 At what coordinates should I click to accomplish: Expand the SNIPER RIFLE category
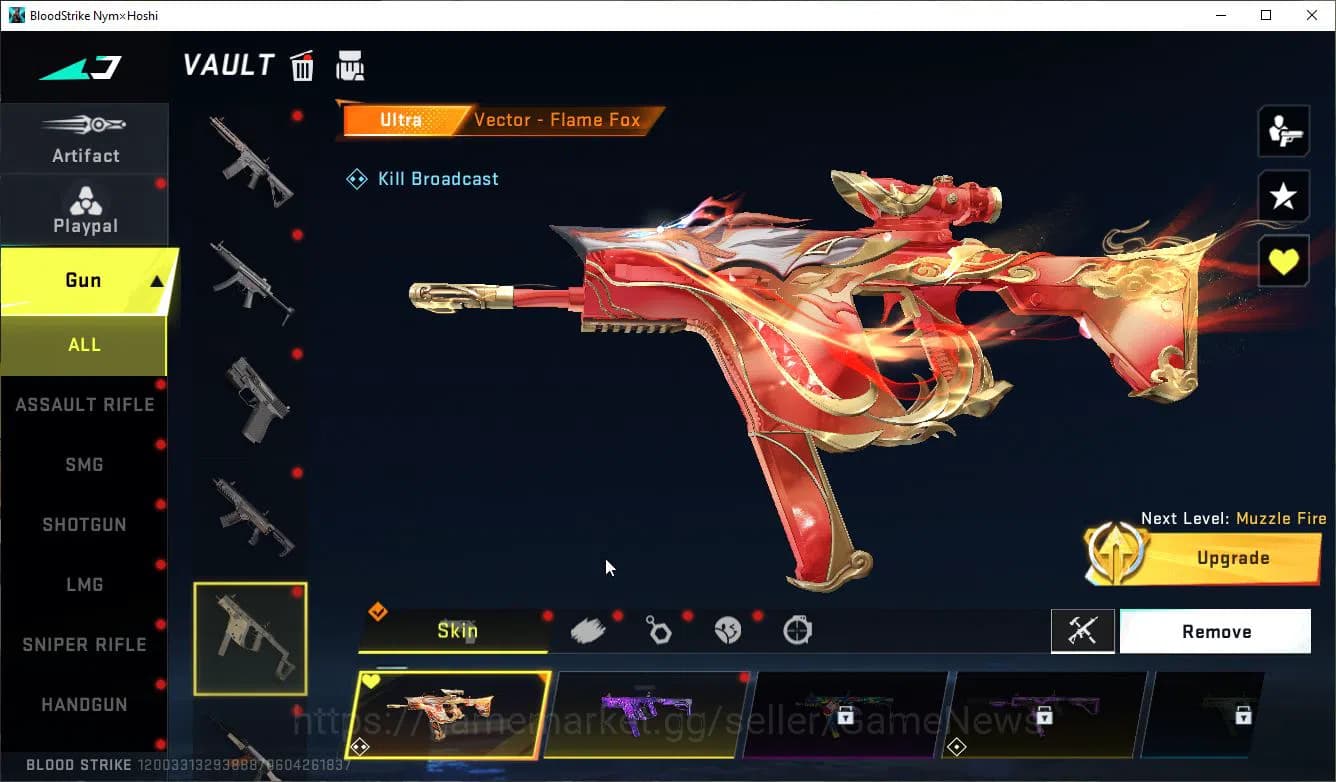(84, 644)
